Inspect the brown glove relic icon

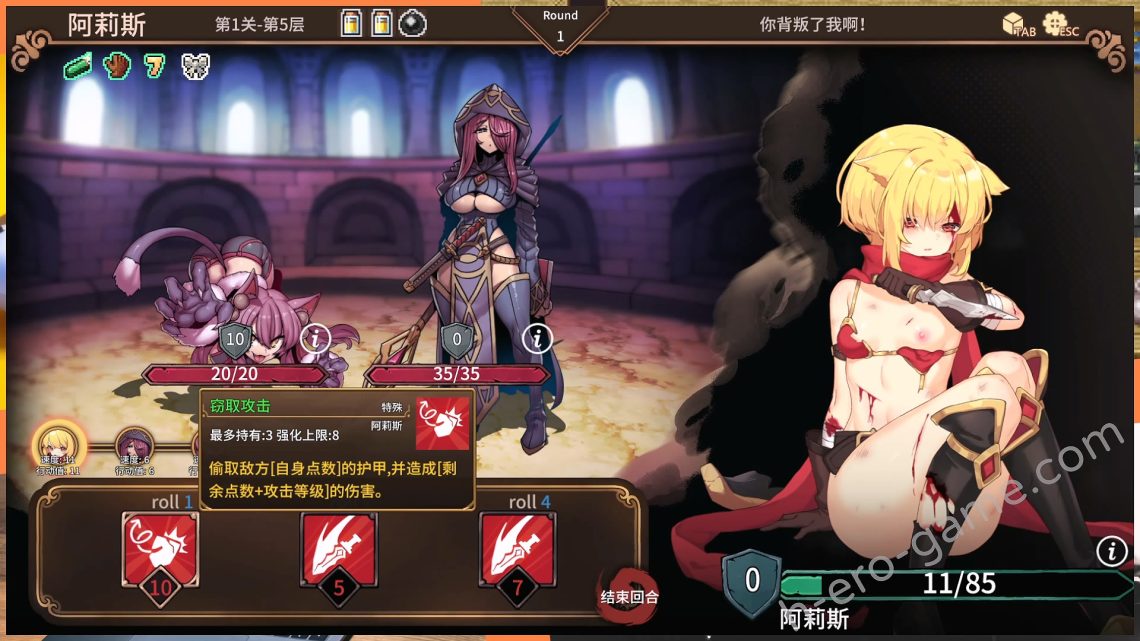[x=117, y=66]
